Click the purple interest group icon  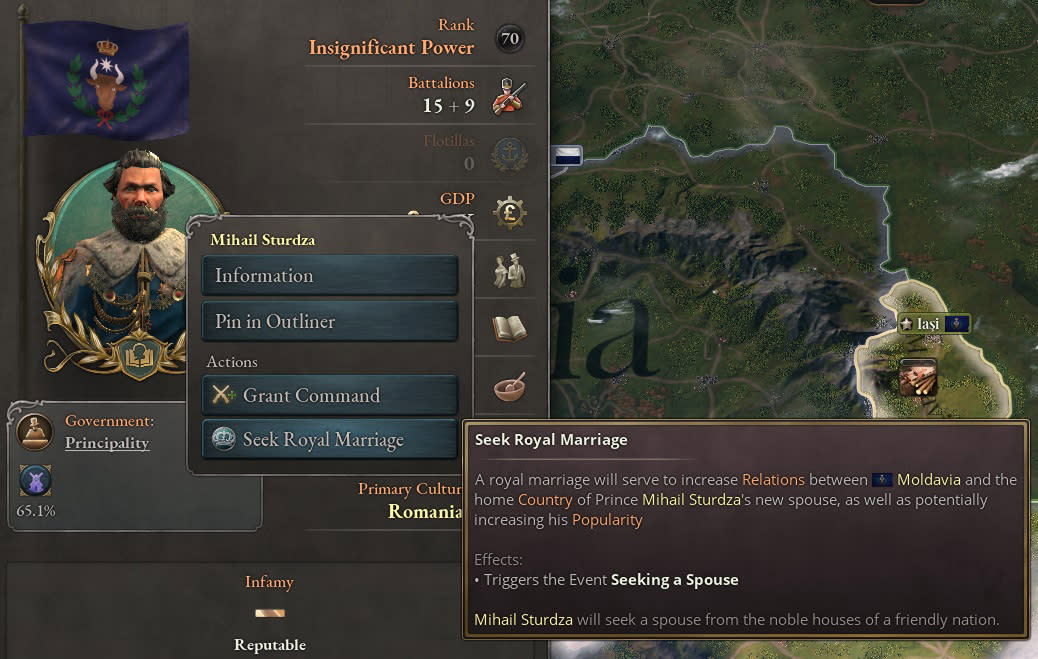tap(35, 482)
